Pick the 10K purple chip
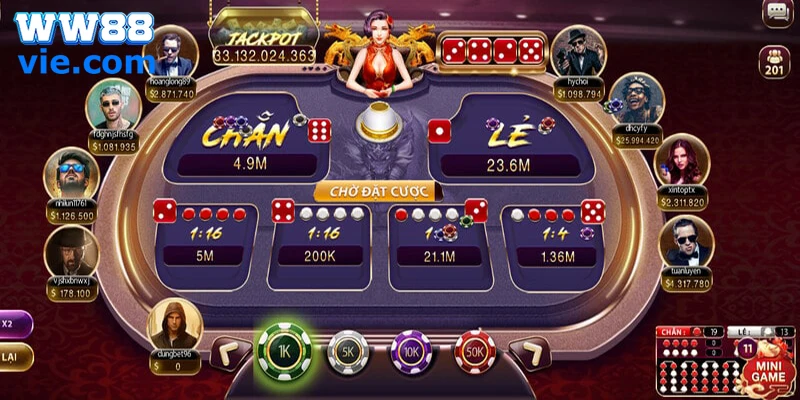The image size is (800, 400). 411,351
